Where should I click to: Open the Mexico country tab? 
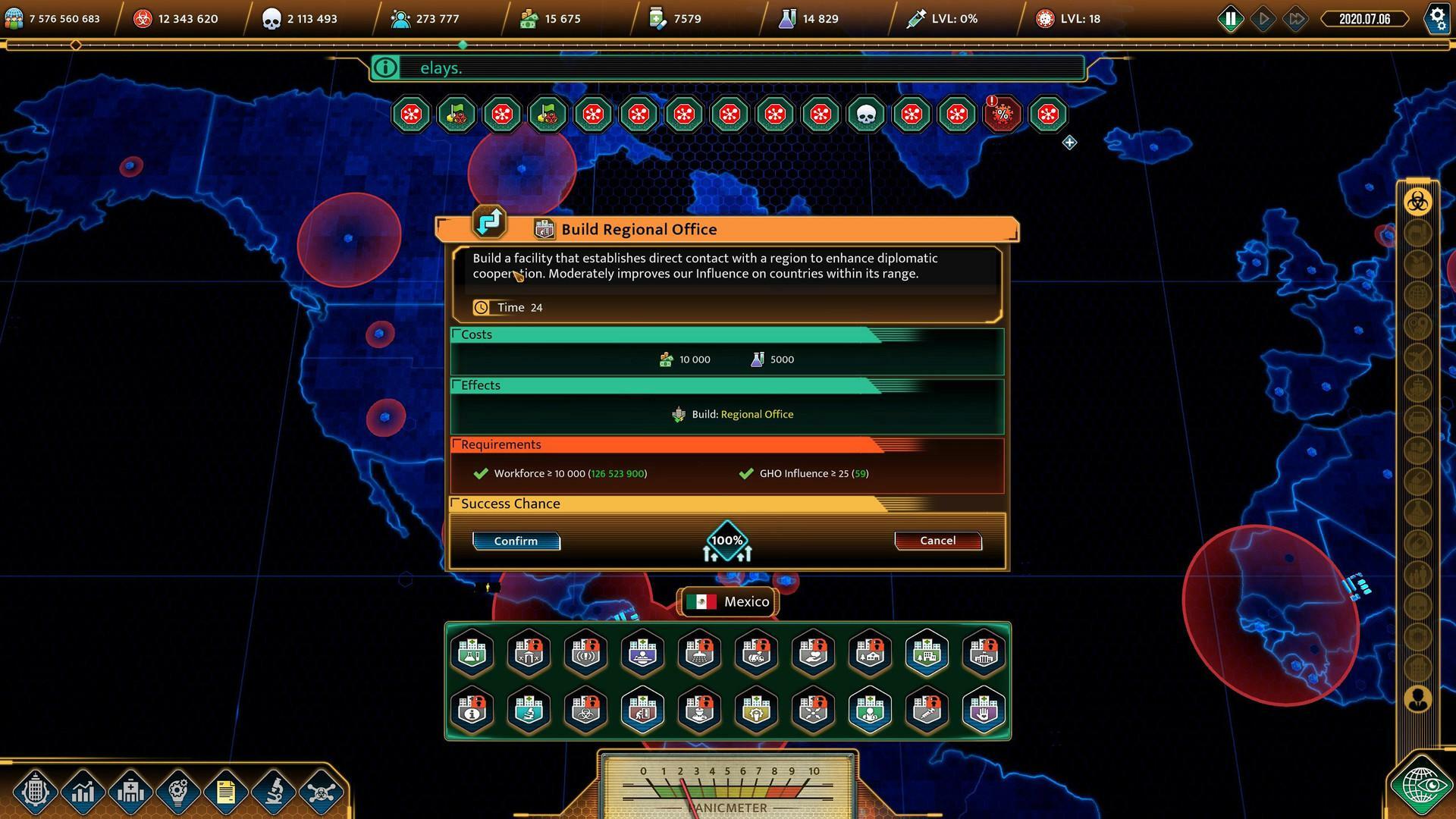pyautogui.click(x=726, y=601)
